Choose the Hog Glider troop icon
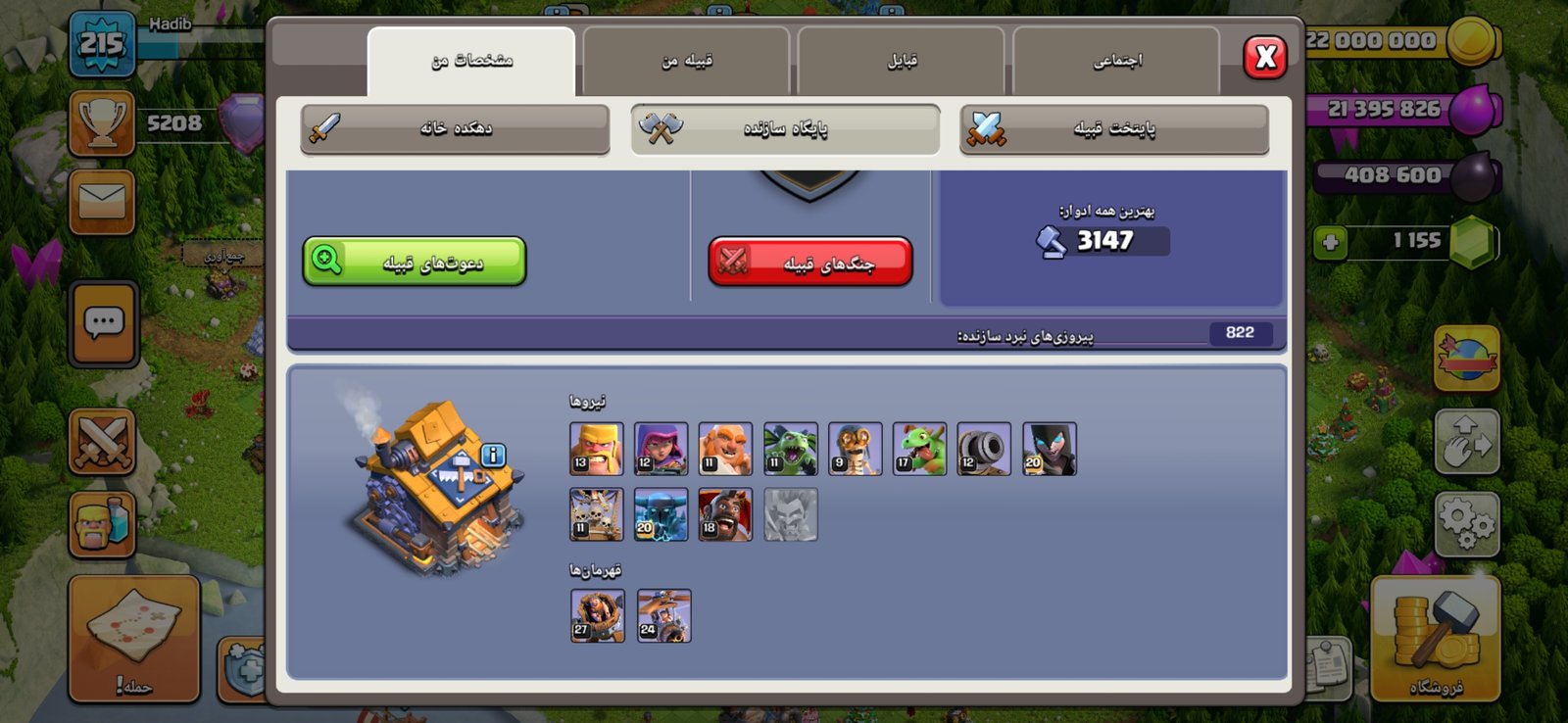Viewport: 1568px width, 723px height. coord(725,514)
